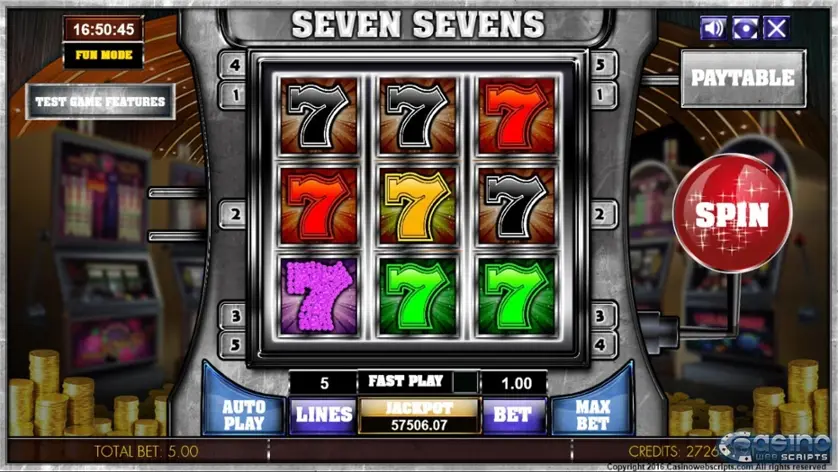This screenshot has height=472, width=838.
Task: Open the PAYTABLE
Action: 743,78
